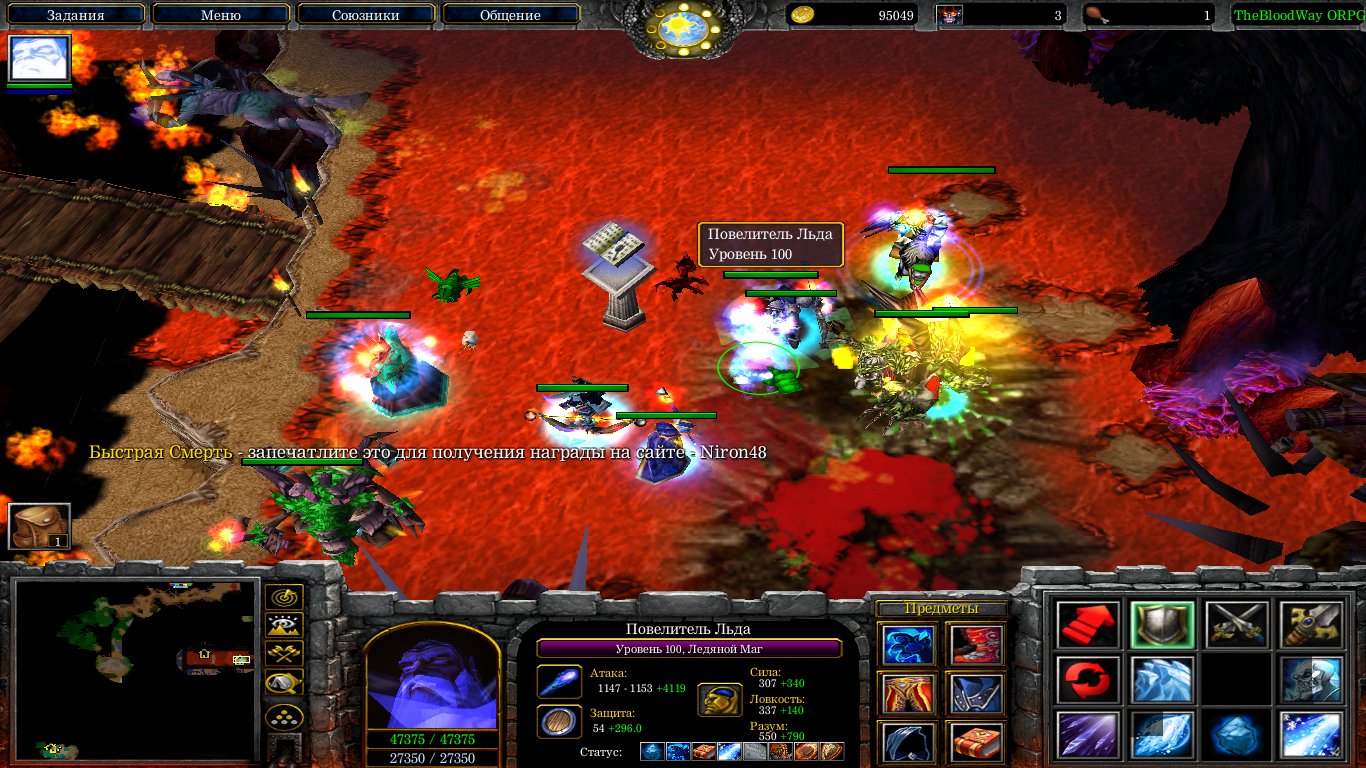The height and width of the screenshot is (768, 1366).
Task: Click the Ice Mage hero portrait
Action: 430,678
